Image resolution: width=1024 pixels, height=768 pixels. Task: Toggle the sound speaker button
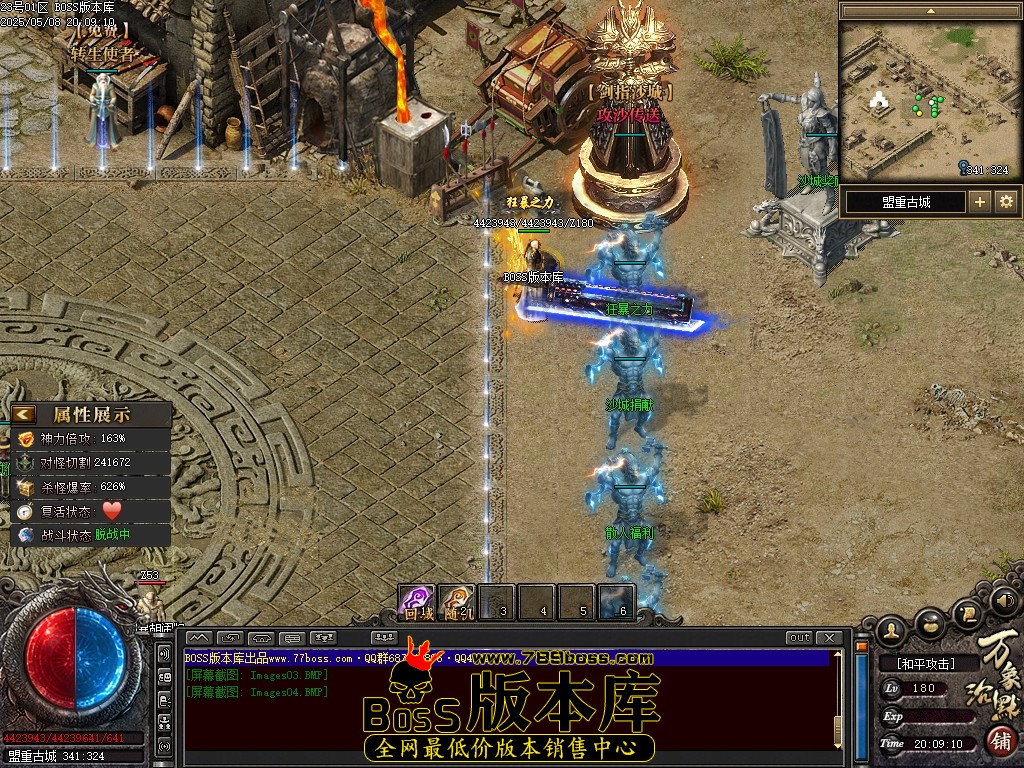click(x=1006, y=601)
